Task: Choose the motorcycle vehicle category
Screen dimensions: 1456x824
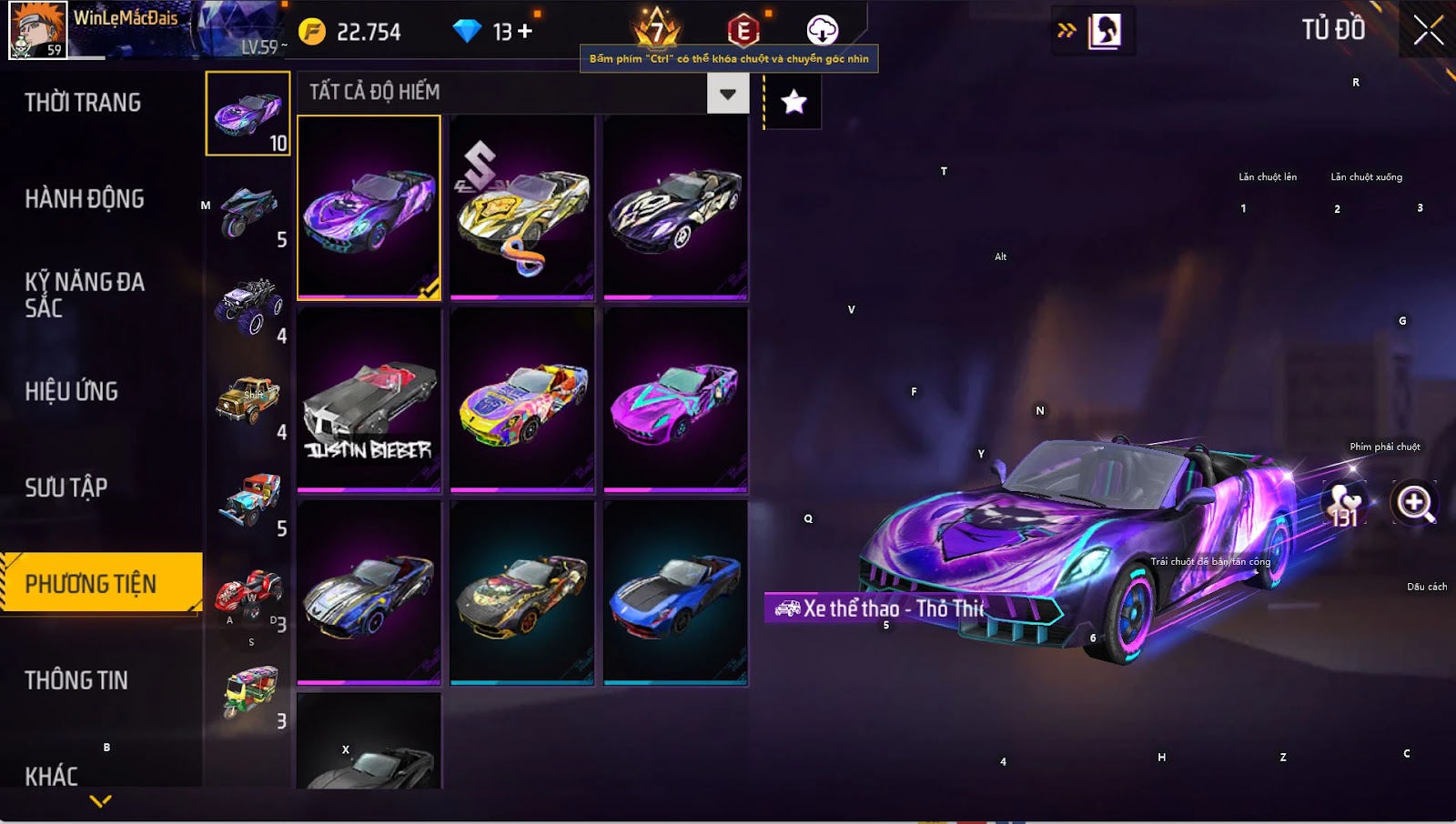Action: click(248, 213)
